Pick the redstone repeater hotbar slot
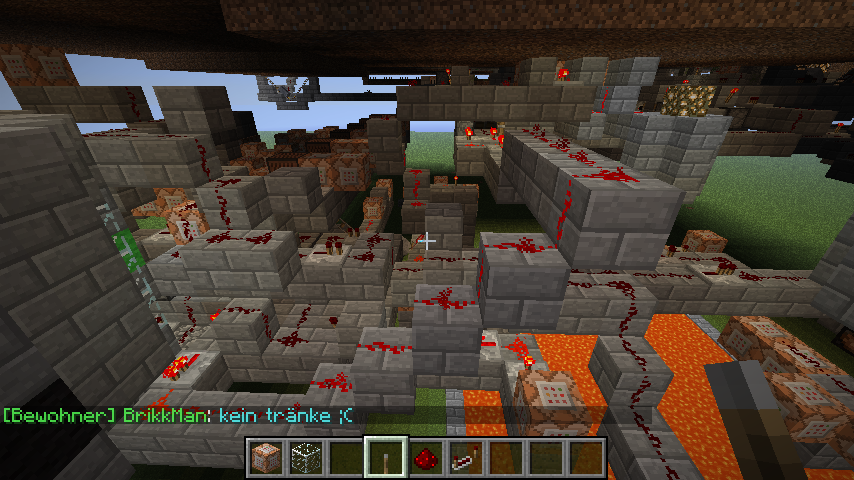The image size is (854, 480). tap(465, 457)
